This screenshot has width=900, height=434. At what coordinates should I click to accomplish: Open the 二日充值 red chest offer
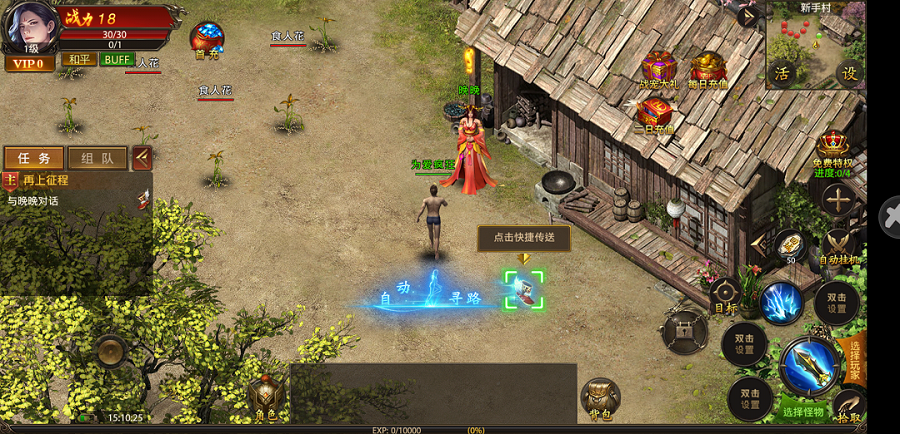pos(654,114)
